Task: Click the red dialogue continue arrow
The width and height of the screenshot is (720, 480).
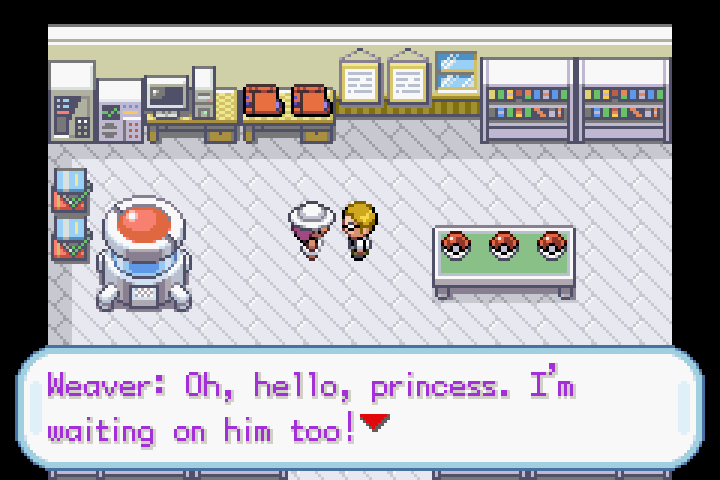Action: (x=375, y=423)
